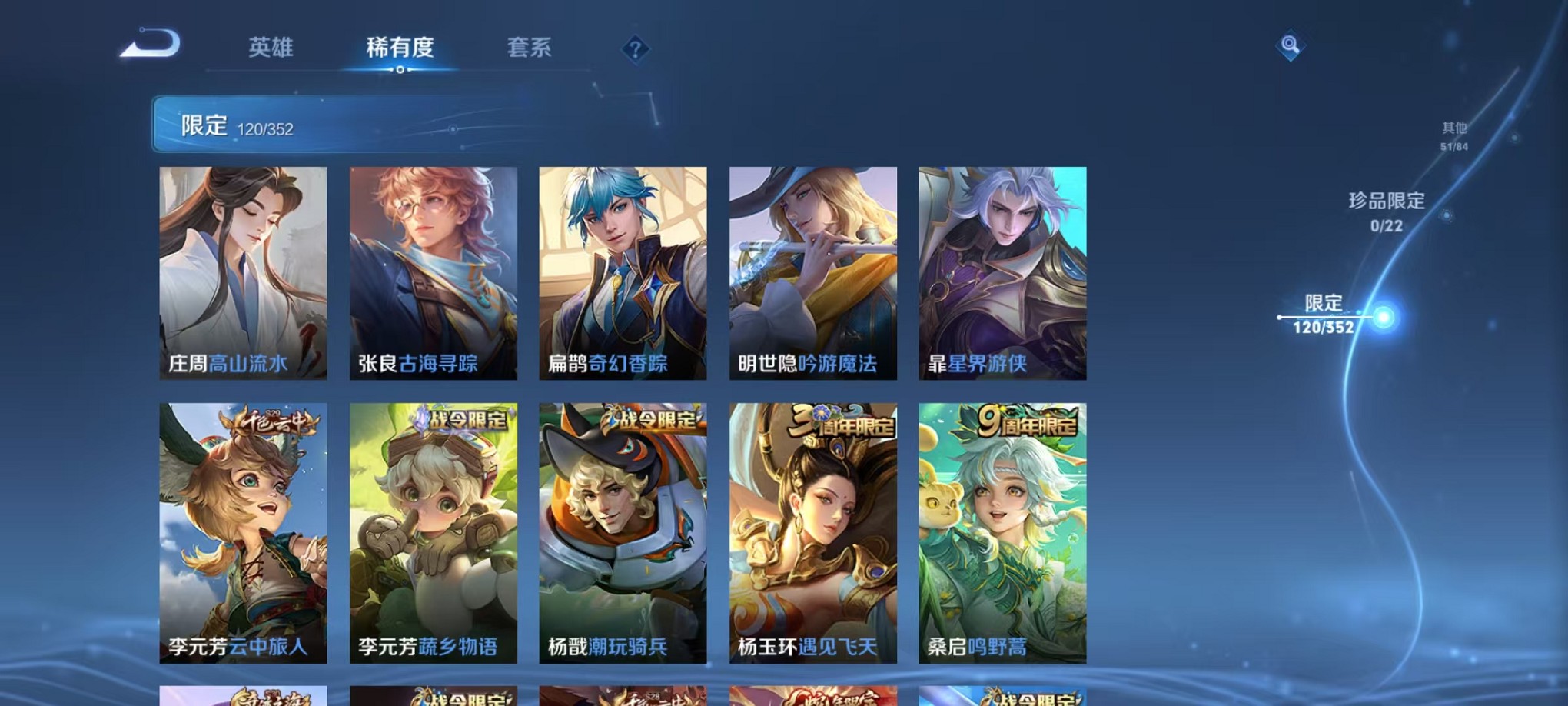This screenshot has width=1568, height=706.
Task: View the 张良古海寻踪 skin card
Action: 434,273
